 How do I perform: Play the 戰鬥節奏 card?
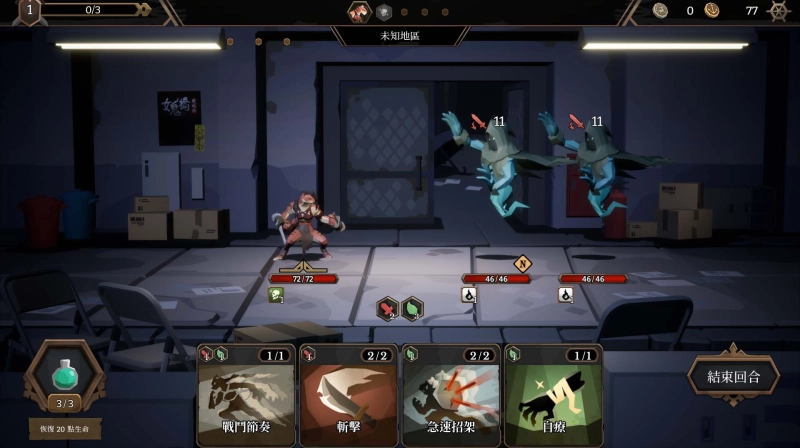click(246, 395)
